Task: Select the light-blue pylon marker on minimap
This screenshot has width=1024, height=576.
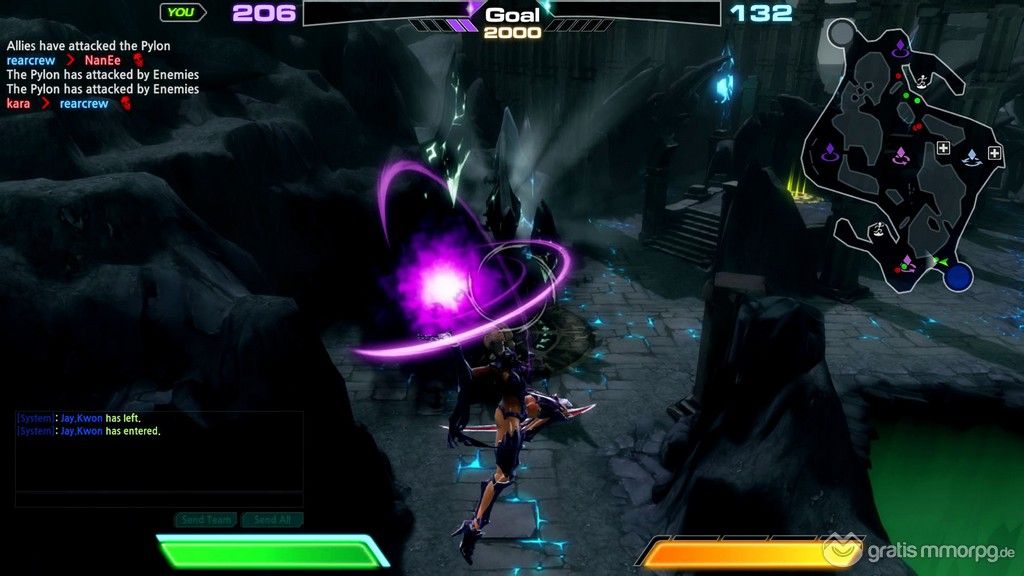Action: click(970, 157)
